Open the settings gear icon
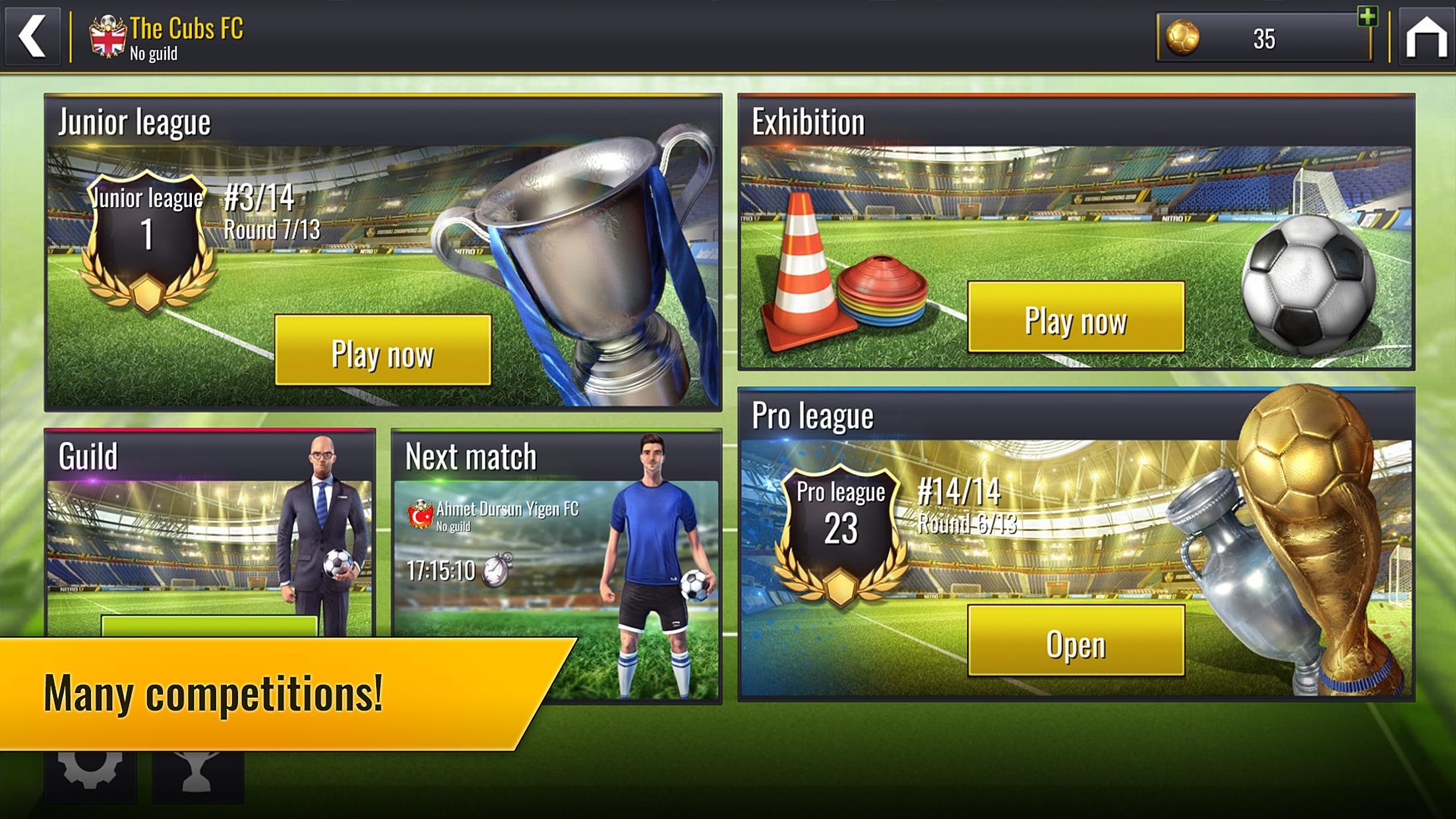This screenshot has height=819, width=1456. click(x=90, y=772)
